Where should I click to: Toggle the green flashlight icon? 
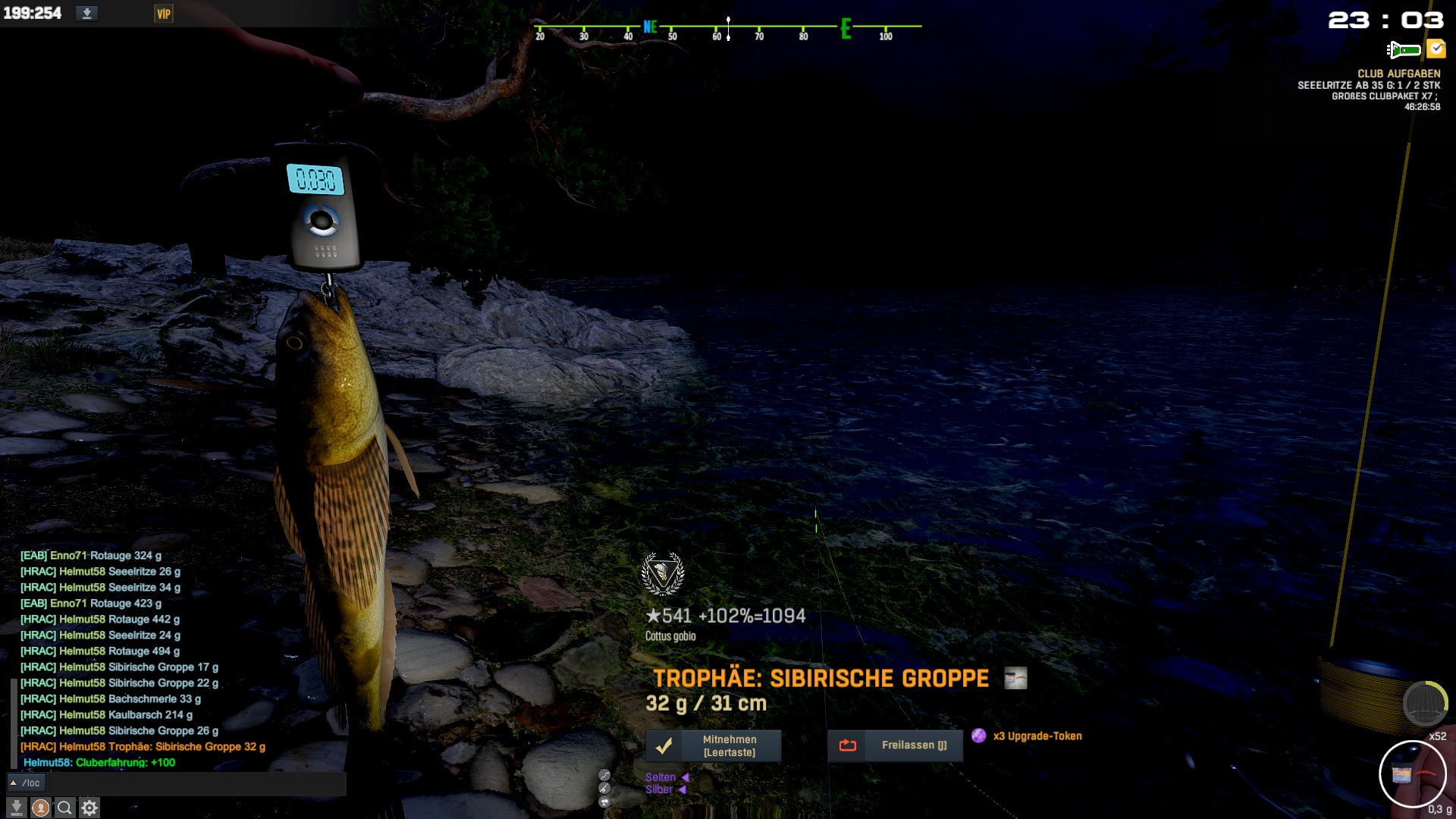coord(1404,50)
